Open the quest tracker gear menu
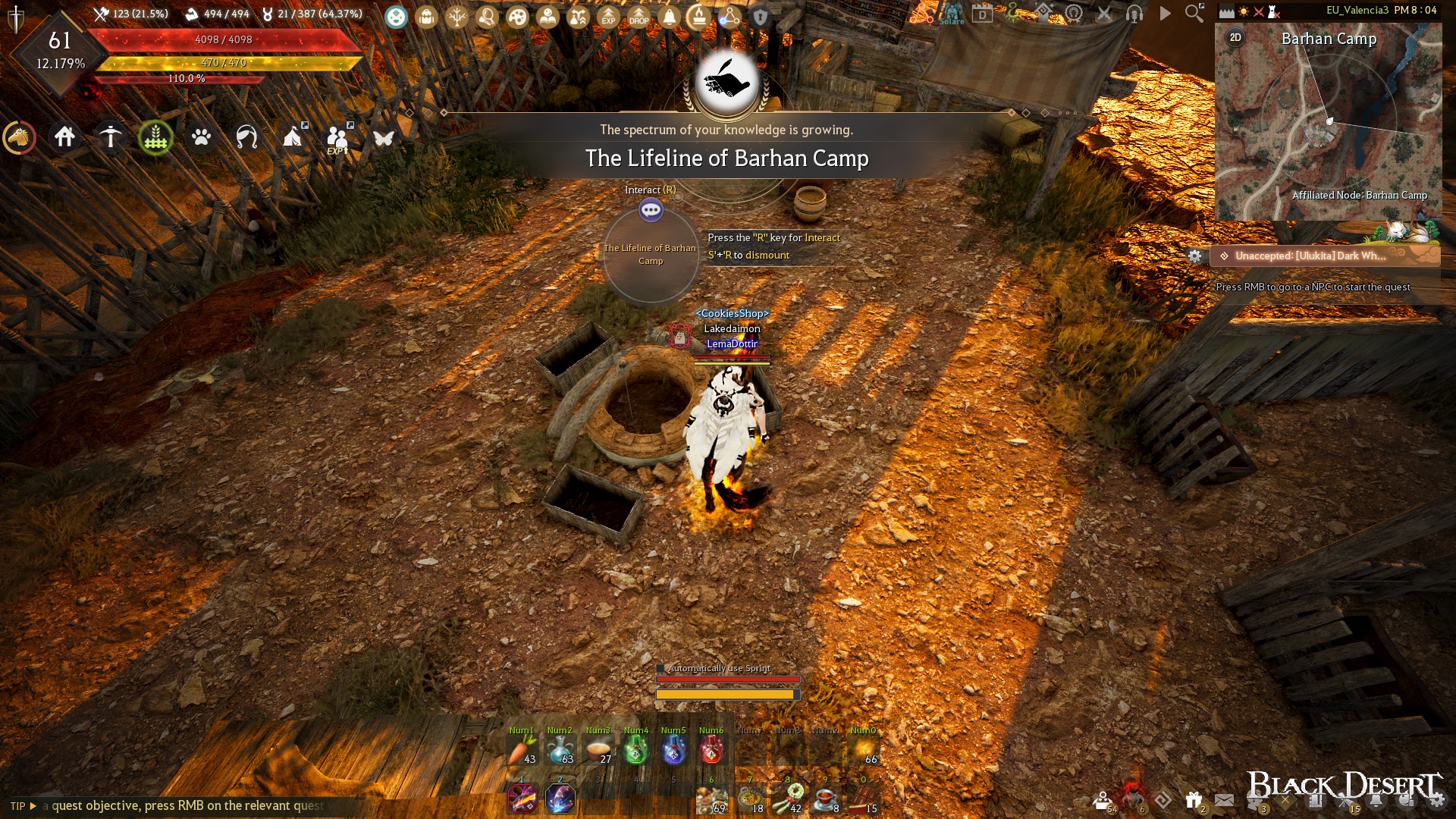The height and width of the screenshot is (819, 1456). point(1196,256)
